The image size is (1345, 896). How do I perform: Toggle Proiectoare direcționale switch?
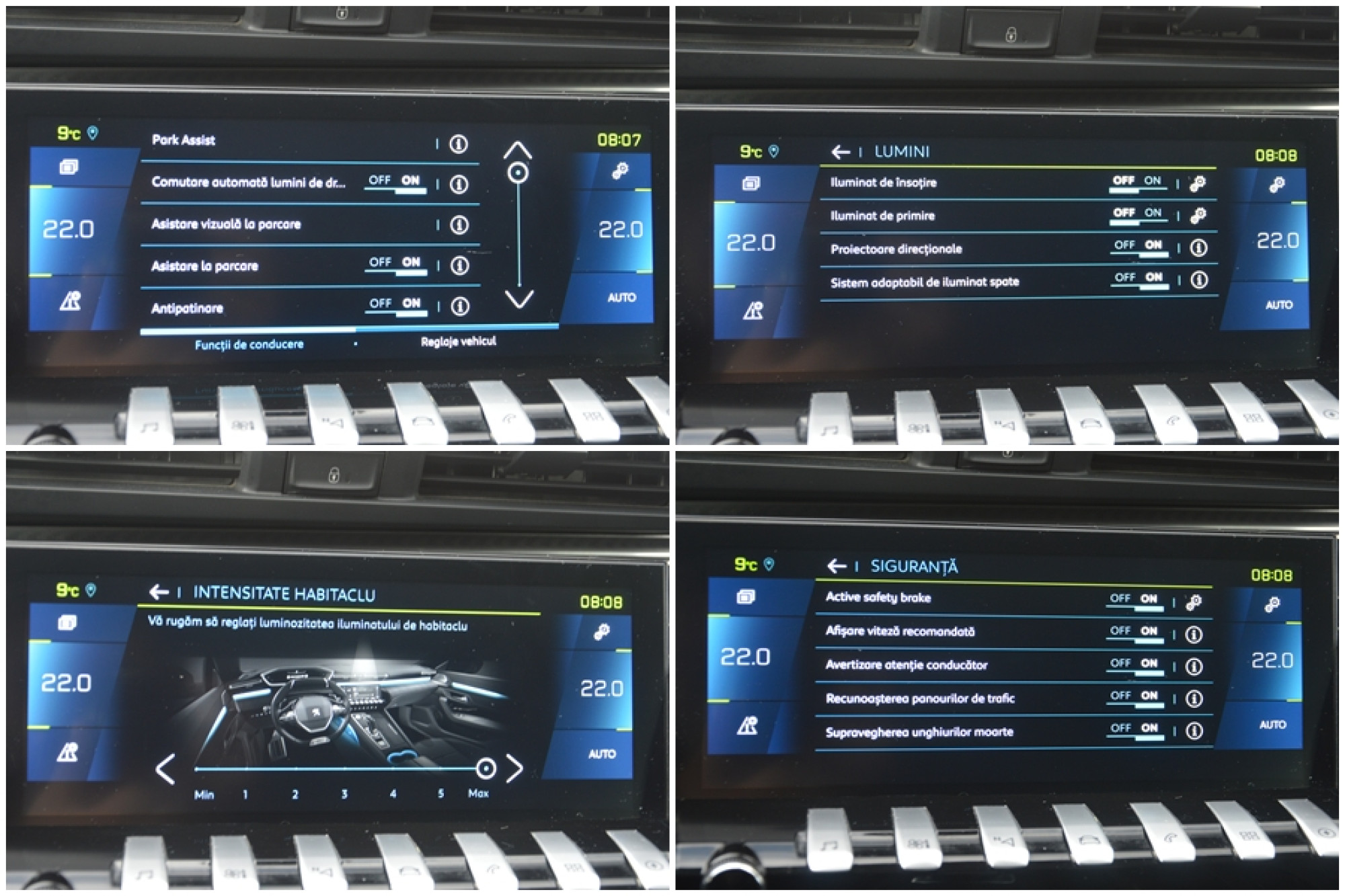point(1139,247)
